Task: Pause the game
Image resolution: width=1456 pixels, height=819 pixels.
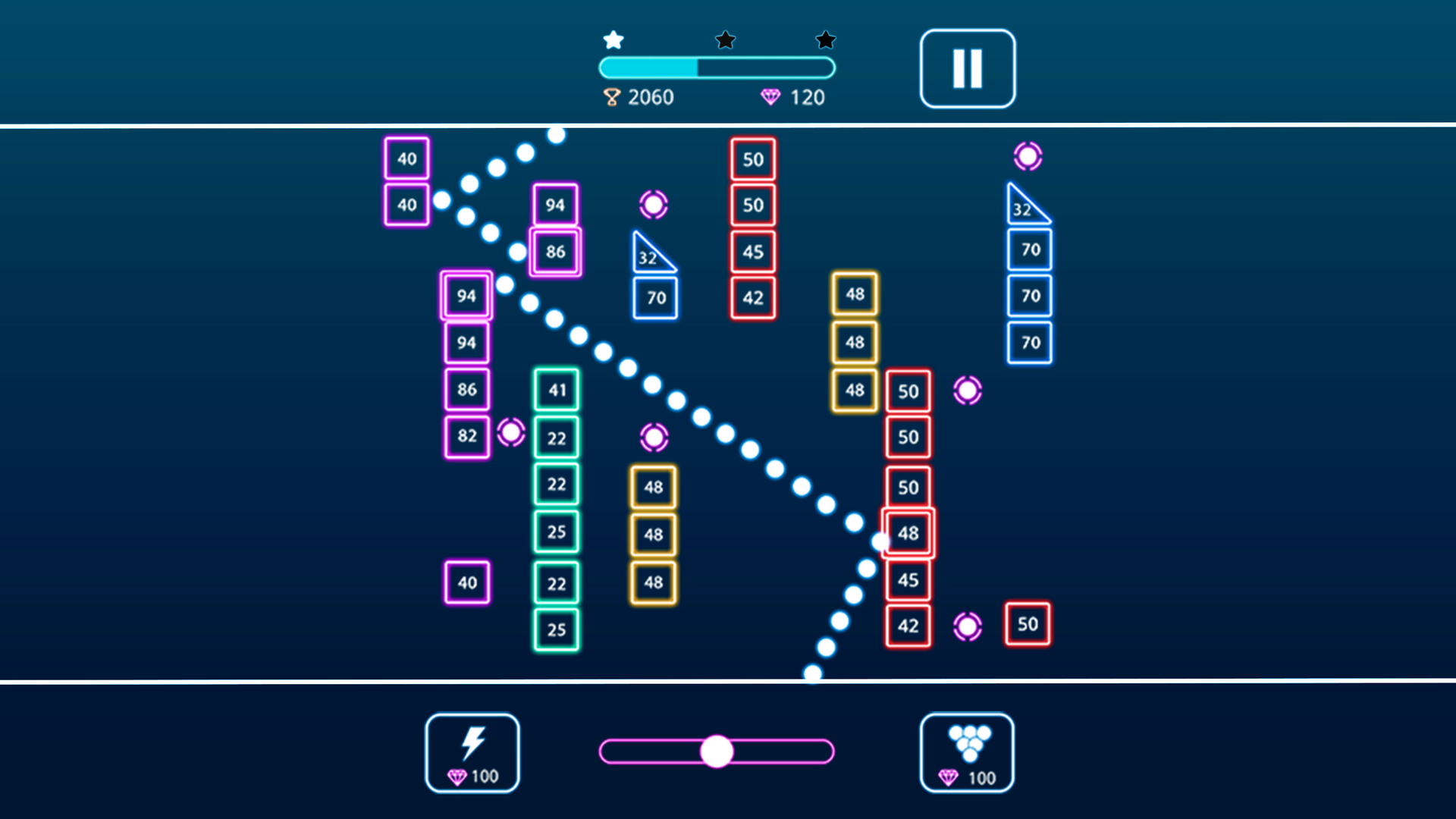Action: tap(967, 67)
